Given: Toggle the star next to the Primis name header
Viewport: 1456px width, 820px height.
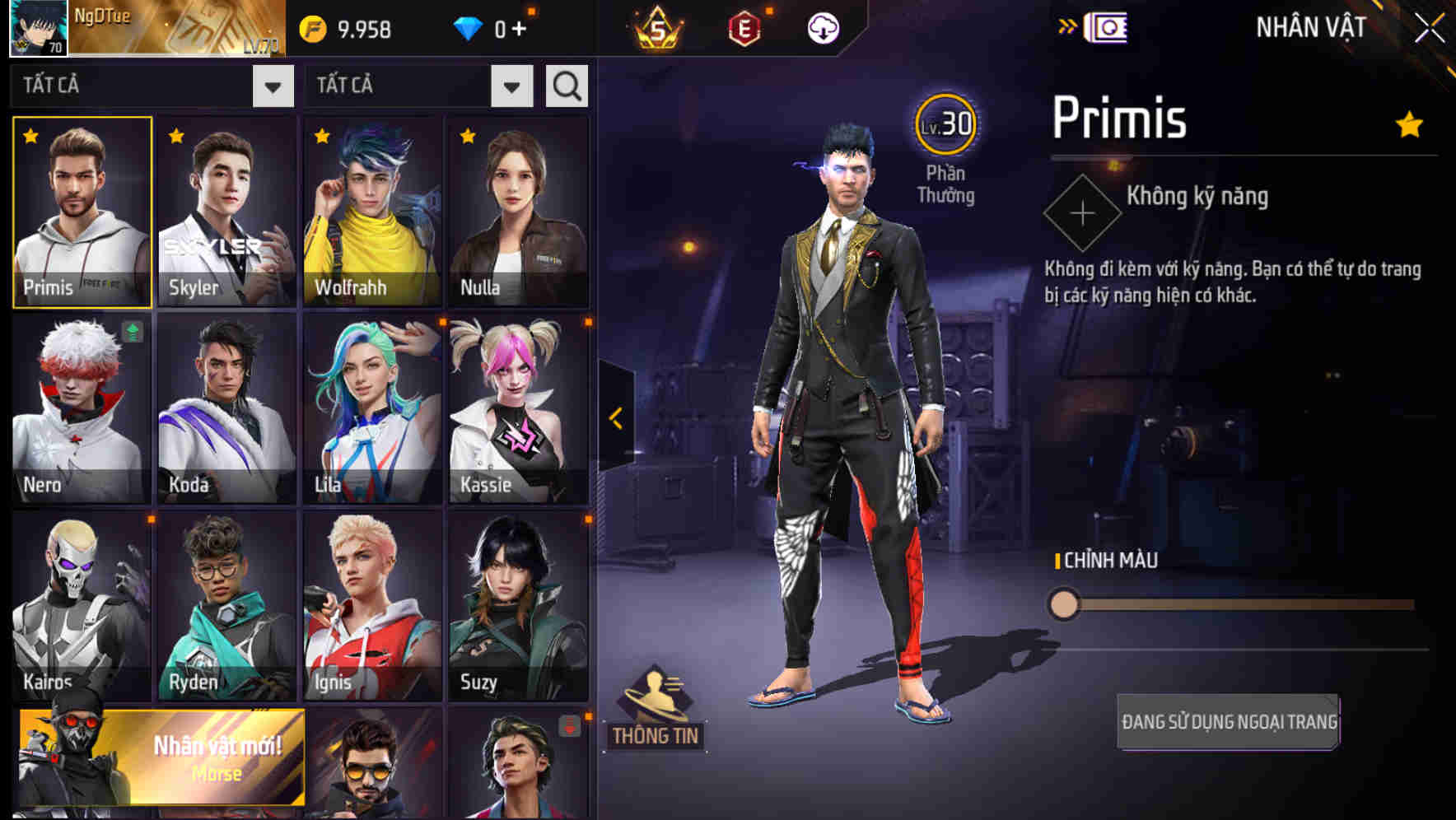Looking at the screenshot, I should point(1409,123).
